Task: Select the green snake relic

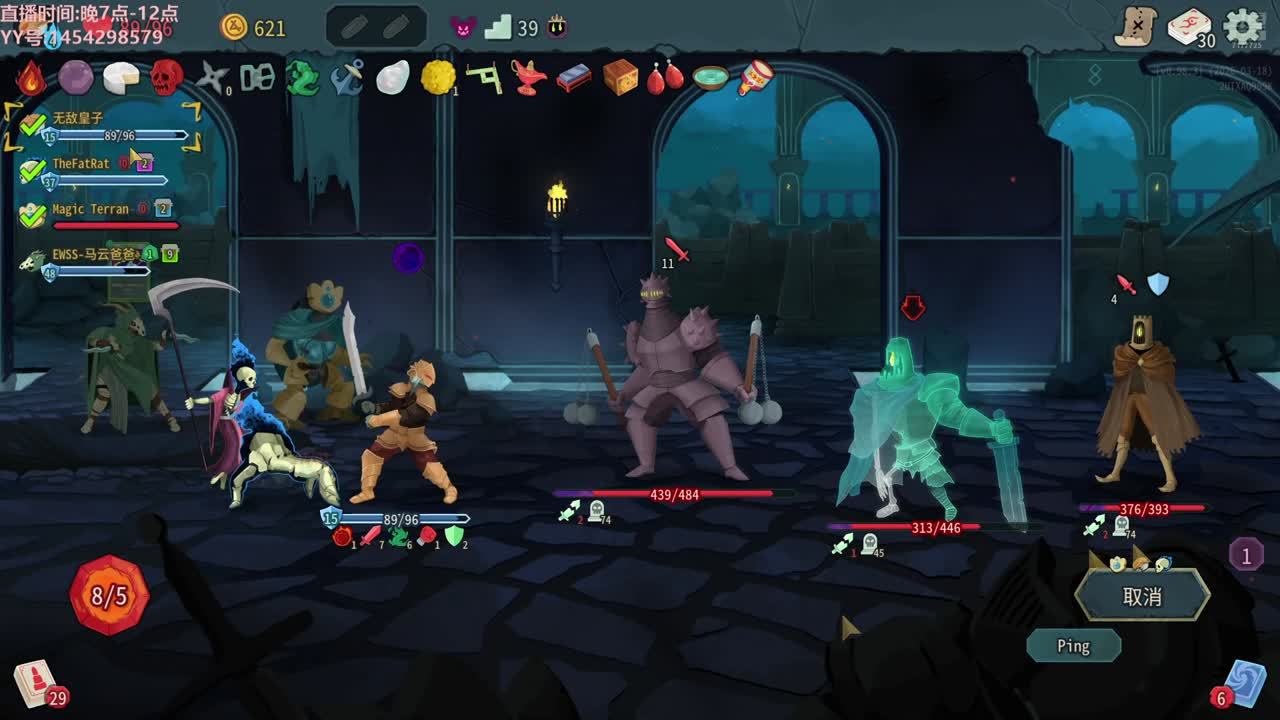Action: coord(302,77)
